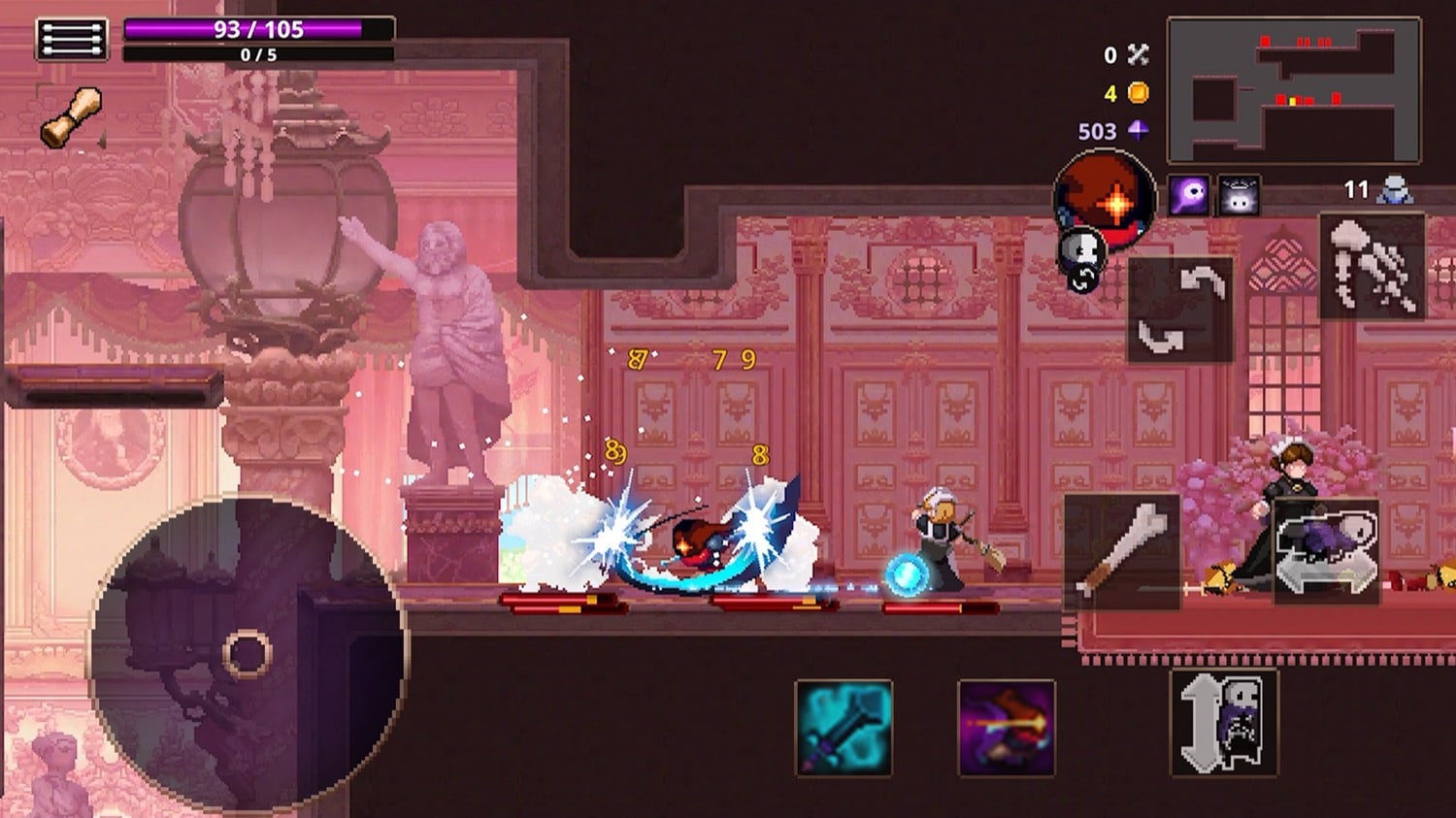The width and height of the screenshot is (1456, 818).
Task: Tap the skeleton arm button
Action: click(1372, 267)
